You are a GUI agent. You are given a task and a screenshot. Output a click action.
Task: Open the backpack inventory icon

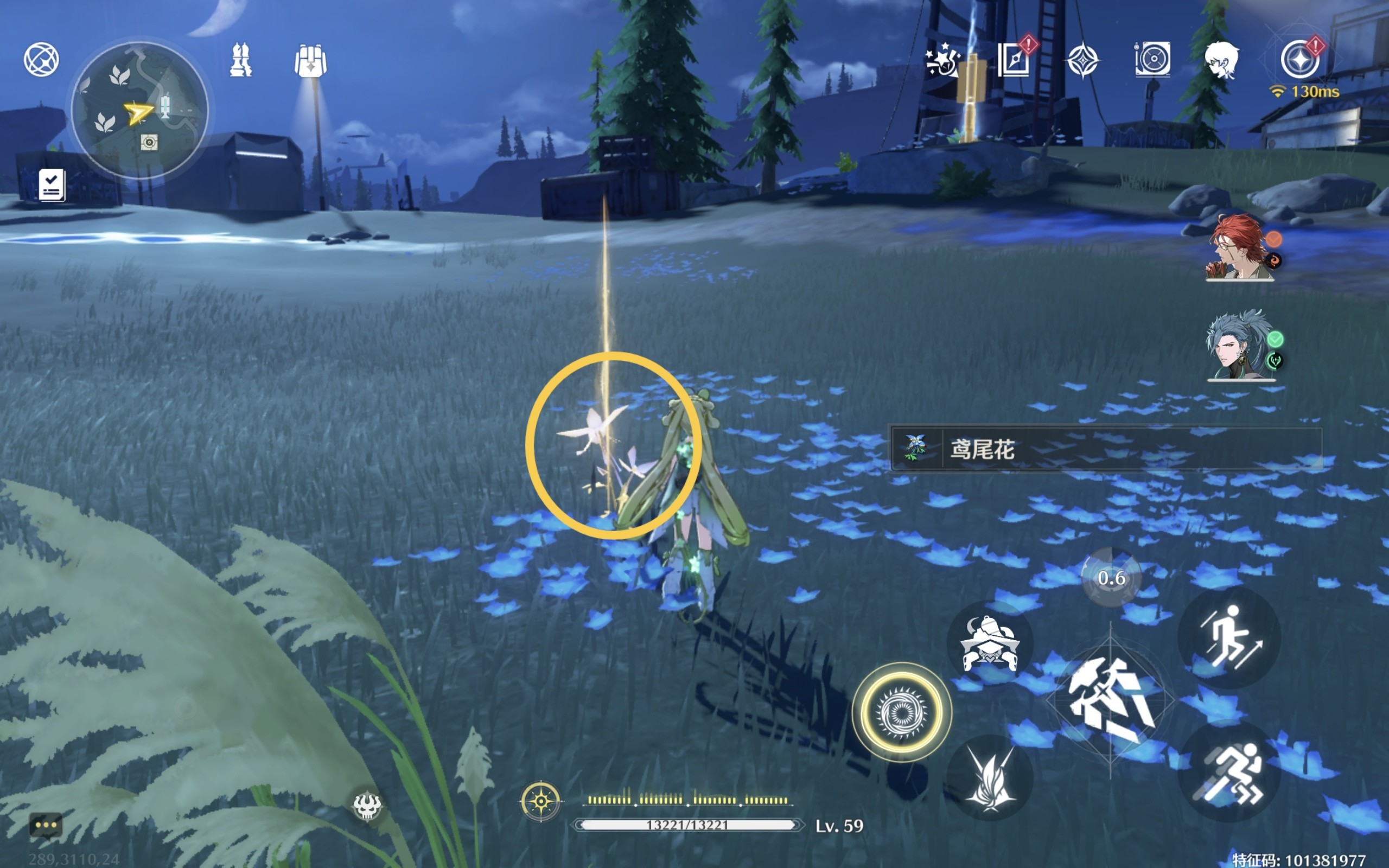[310, 61]
